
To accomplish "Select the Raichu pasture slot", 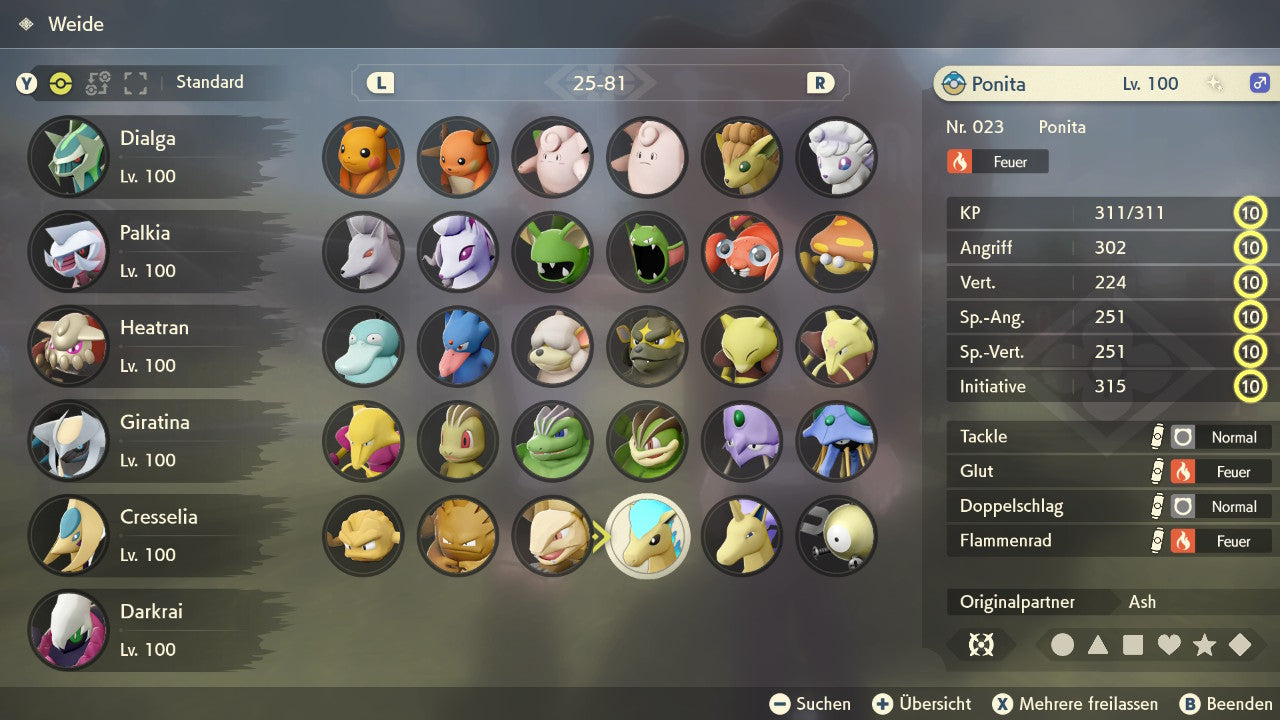I will [x=458, y=157].
